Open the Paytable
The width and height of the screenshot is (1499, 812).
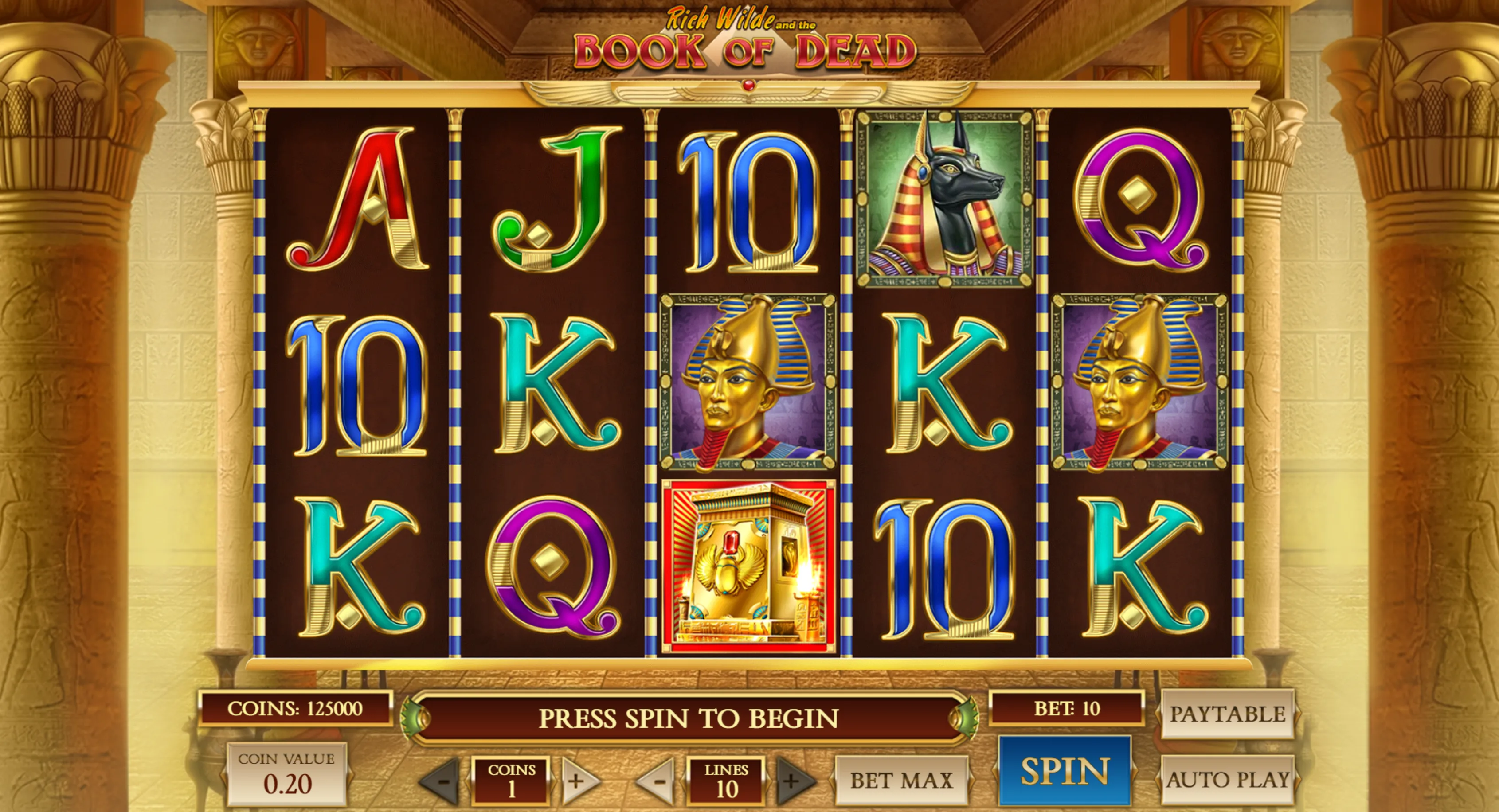click(1227, 714)
